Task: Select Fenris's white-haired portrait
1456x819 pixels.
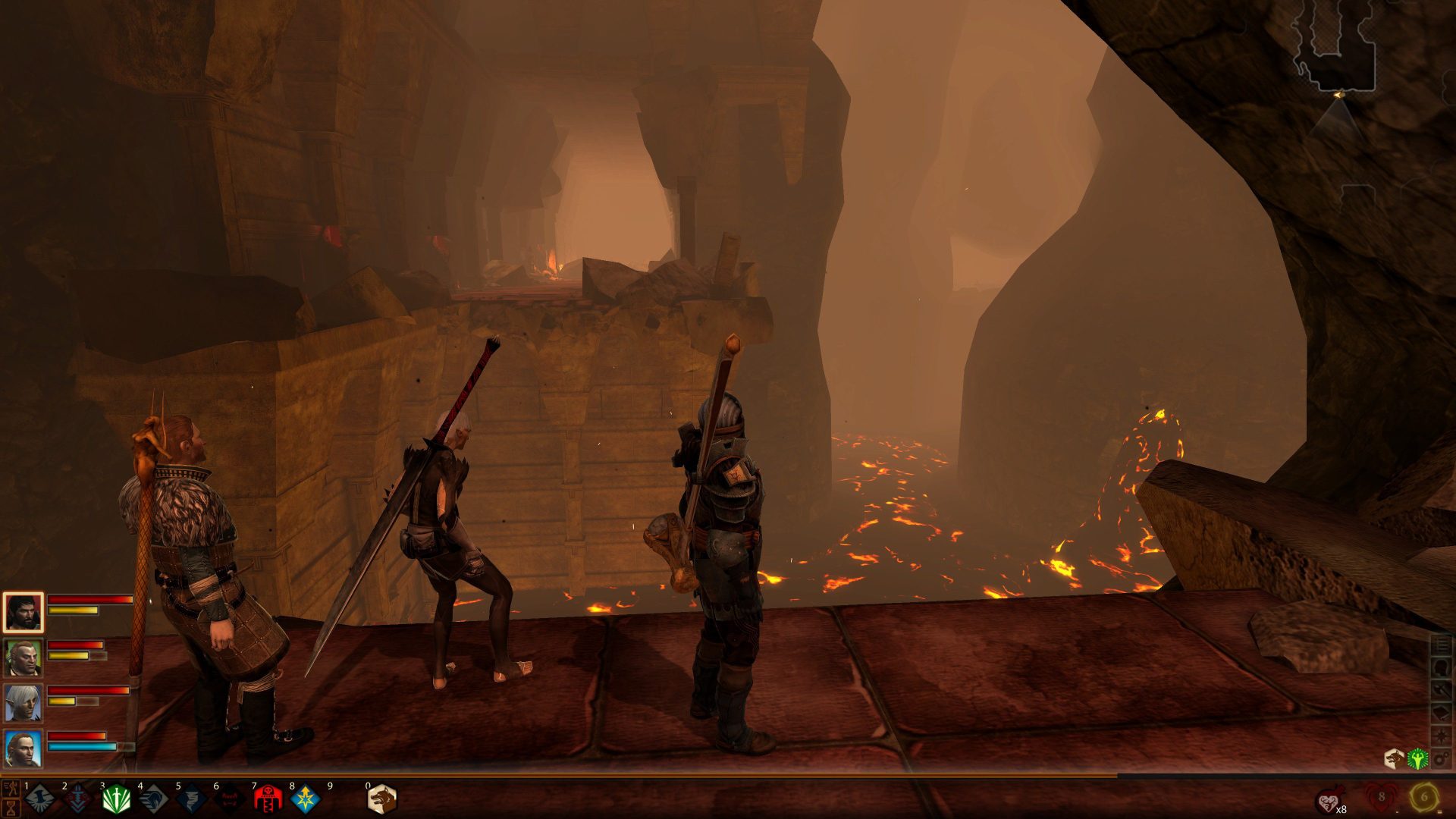Action: (x=23, y=703)
